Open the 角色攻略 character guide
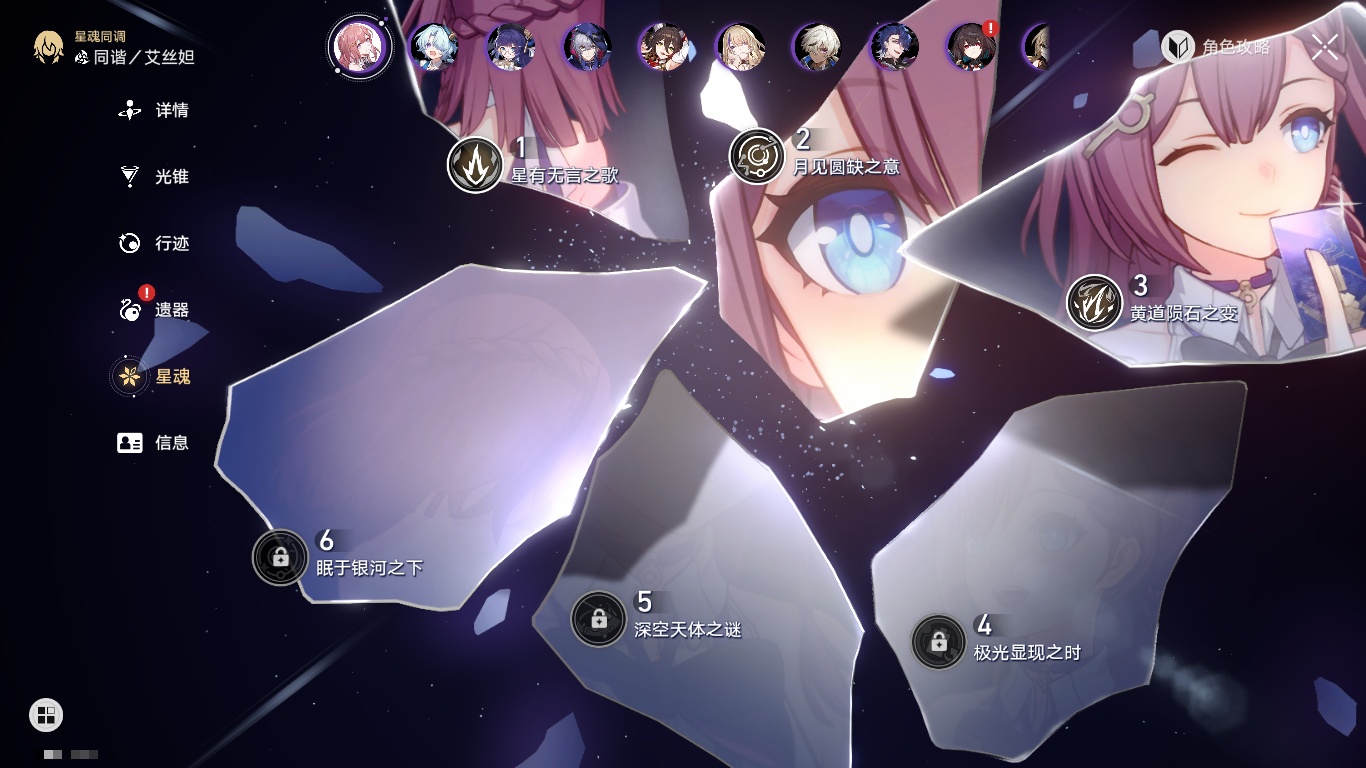This screenshot has width=1366, height=768. [x=1217, y=47]
